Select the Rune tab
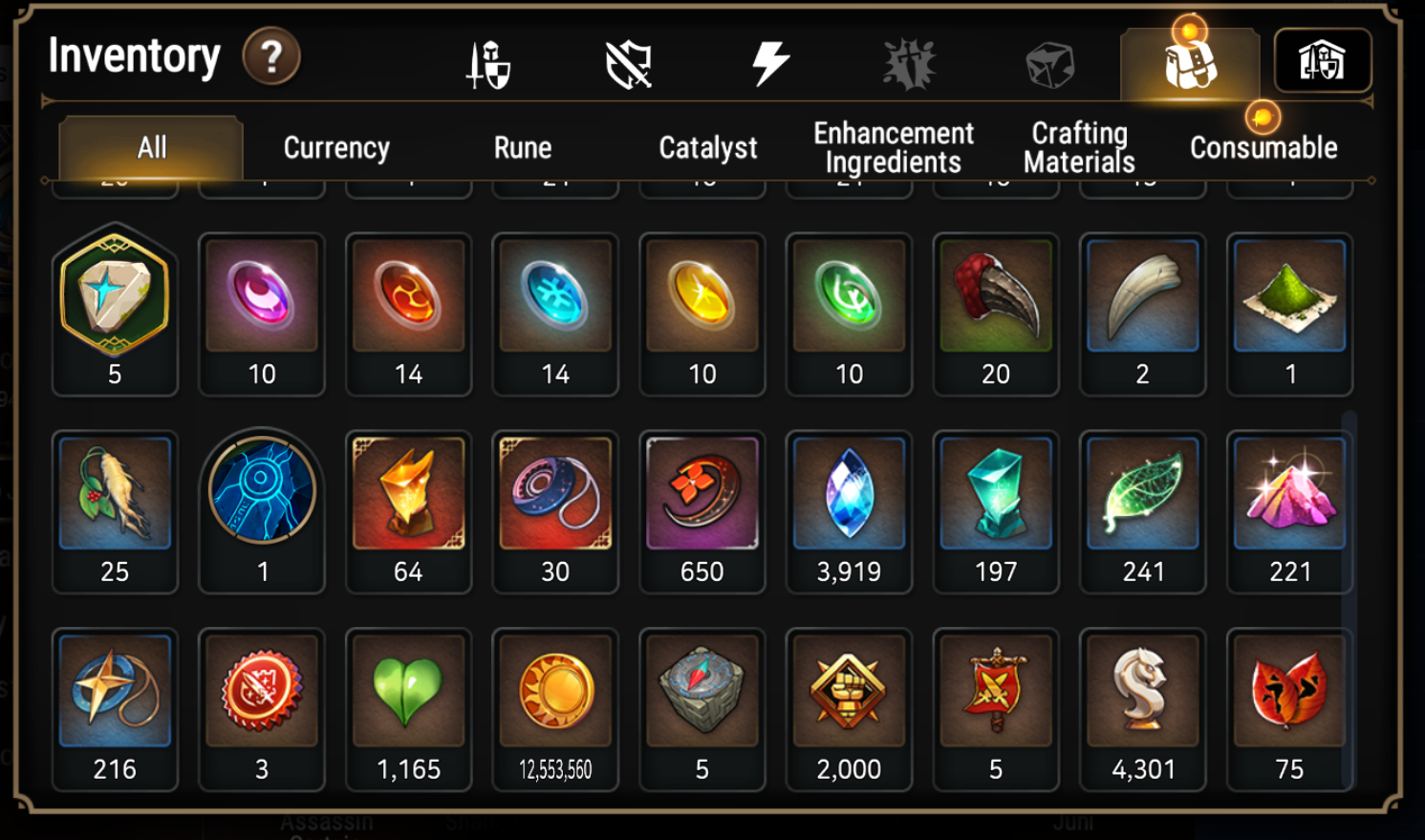The width and height of the screenshot is (1425, 840). (x=523, y=148)
